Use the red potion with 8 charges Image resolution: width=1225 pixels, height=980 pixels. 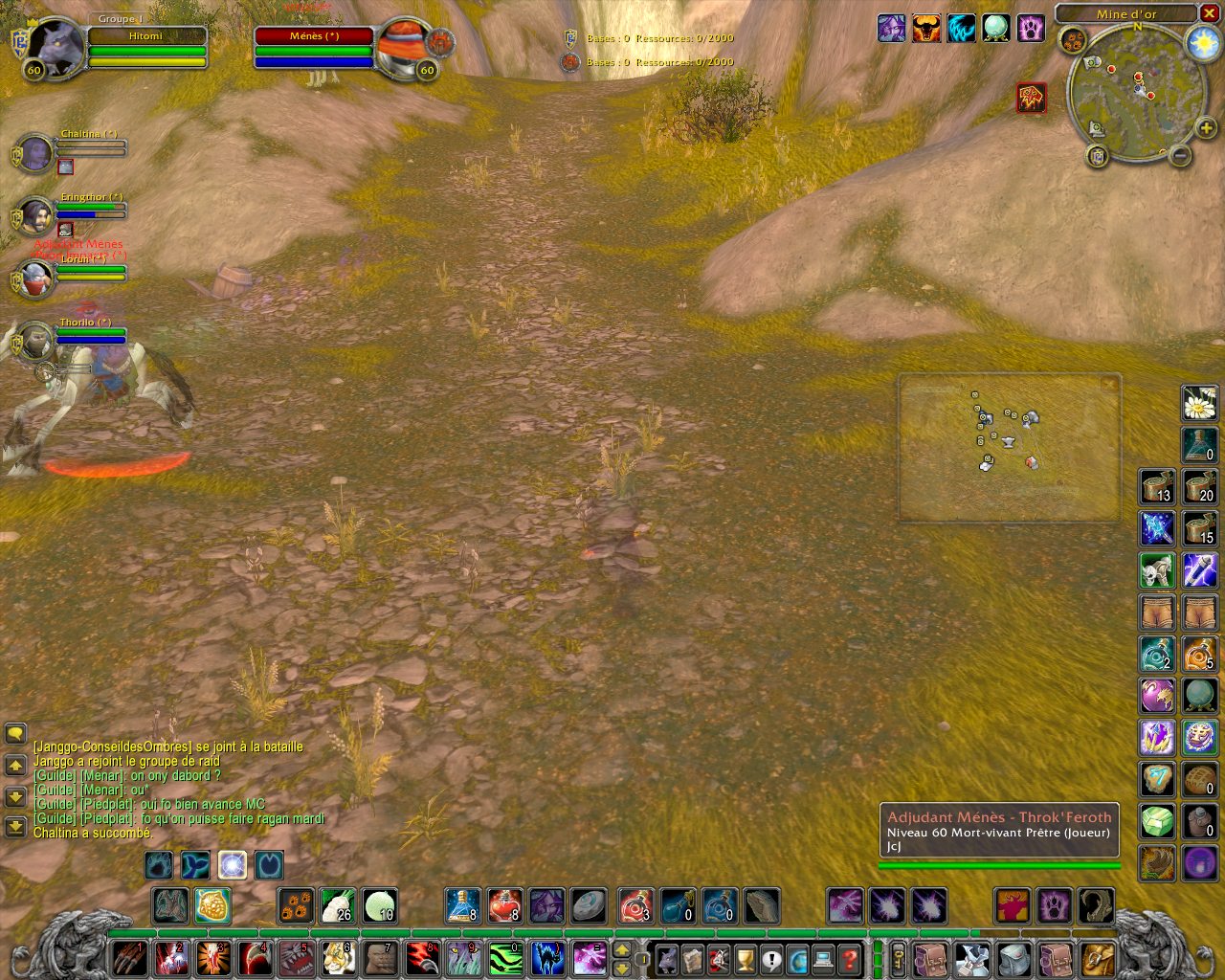coord(504,906)
